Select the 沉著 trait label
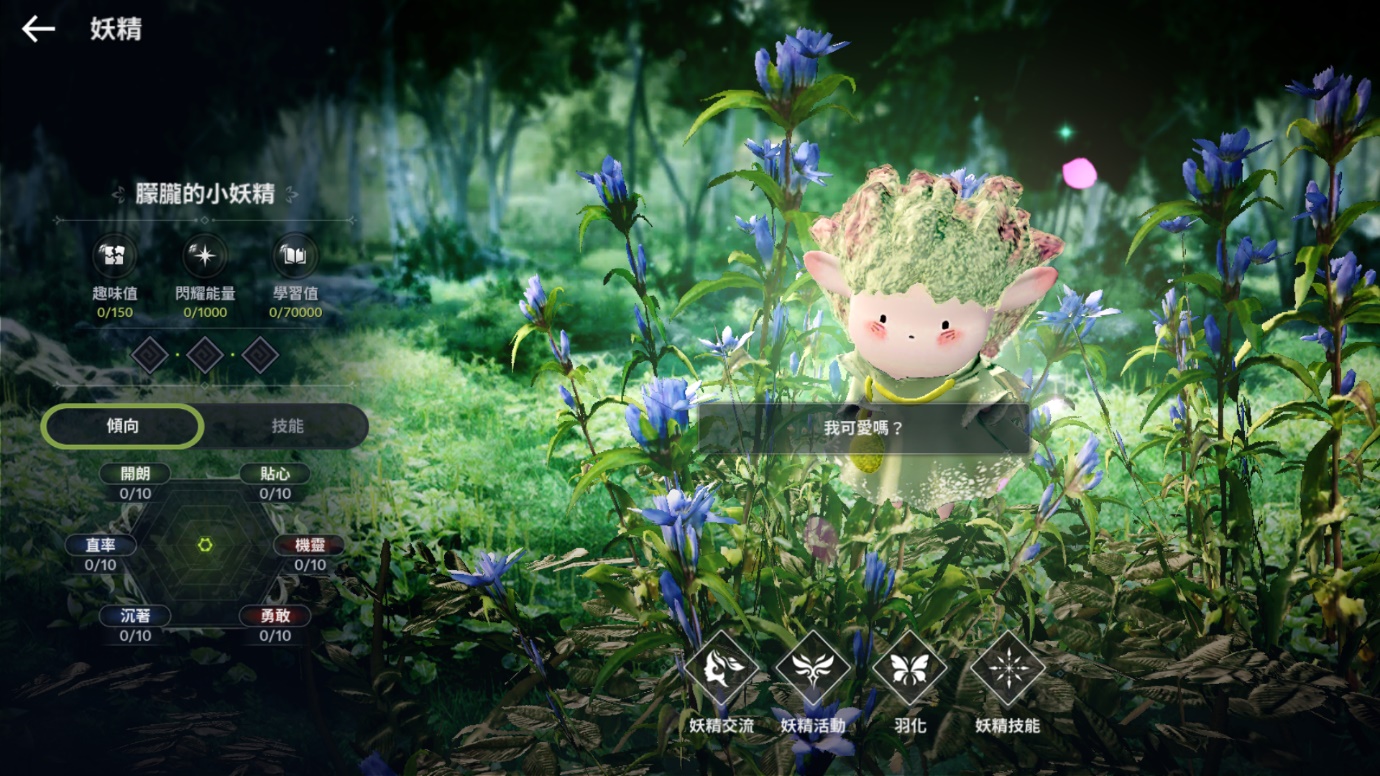Screen dimensions: 1380x776 coord(135,617)
